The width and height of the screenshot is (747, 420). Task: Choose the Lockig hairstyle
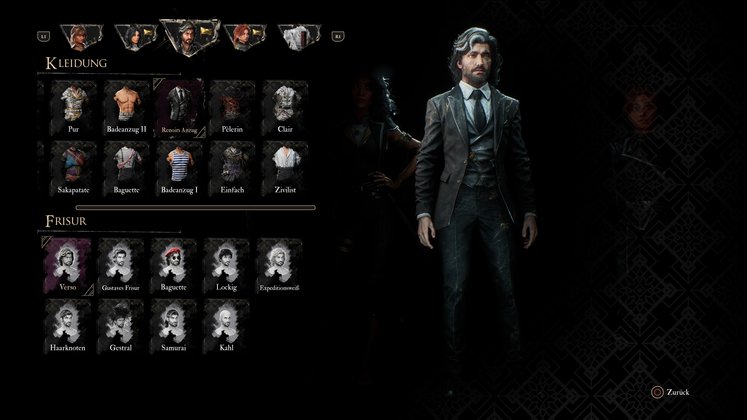point(225,264)
